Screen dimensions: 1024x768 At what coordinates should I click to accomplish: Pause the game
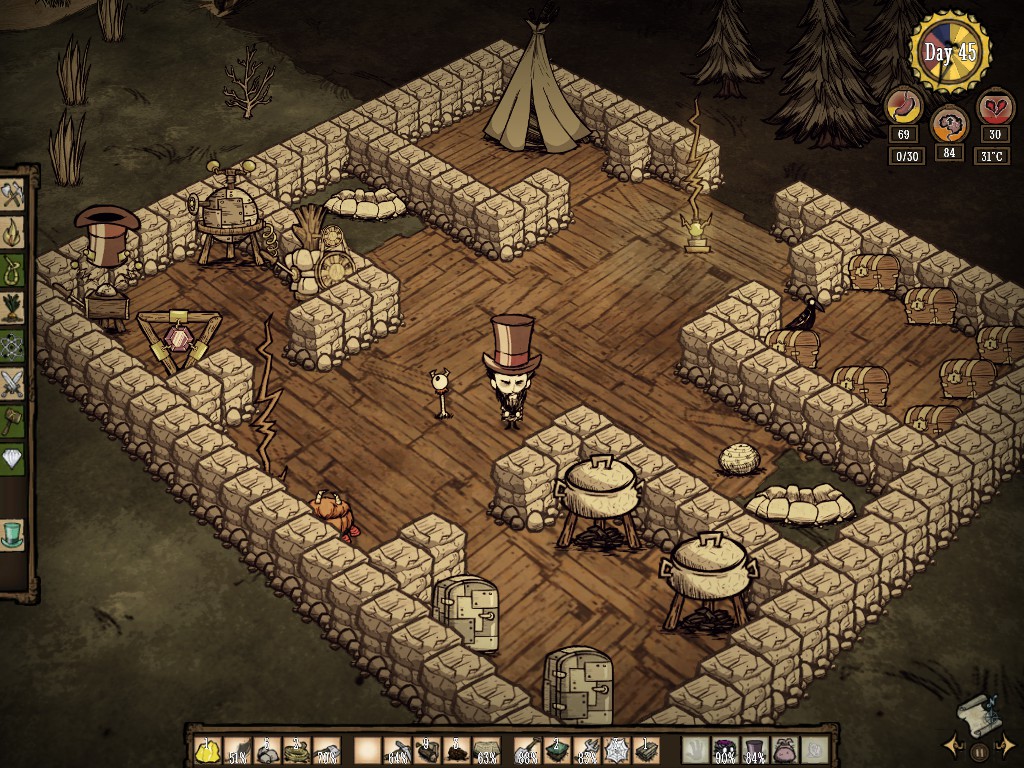[x=980, y=749]
